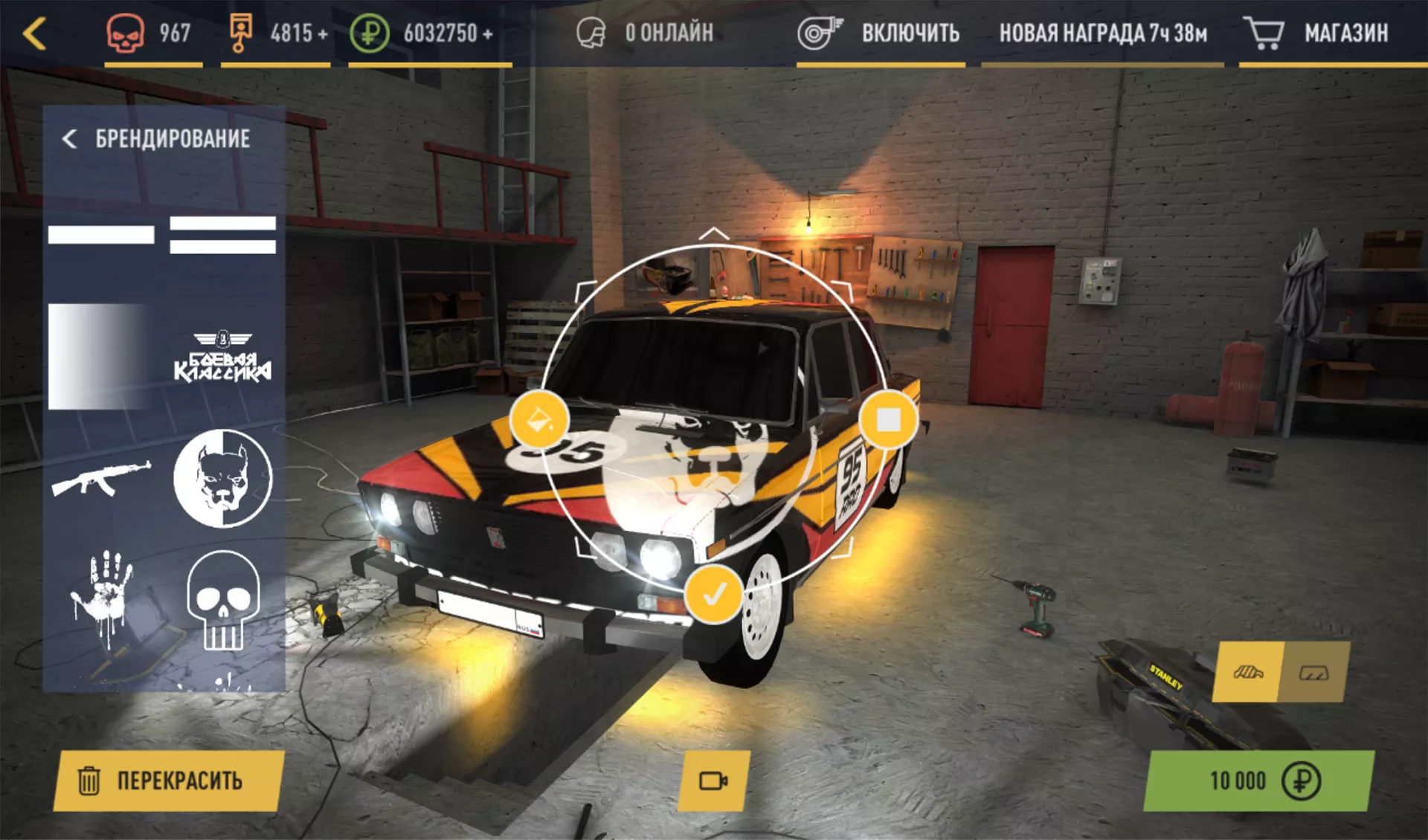Apply the skull decal
This screenshot has width=1428, height=840.
[221, 602]
